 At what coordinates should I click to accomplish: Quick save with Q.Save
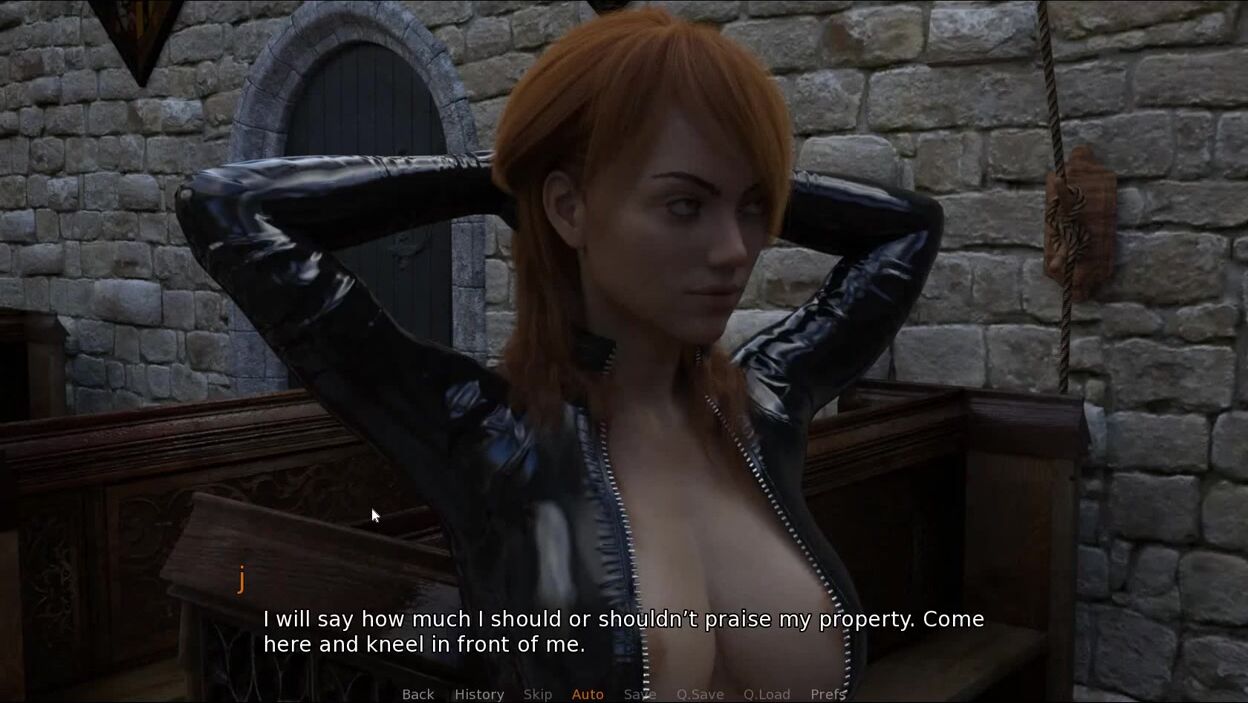coord(700,694)
